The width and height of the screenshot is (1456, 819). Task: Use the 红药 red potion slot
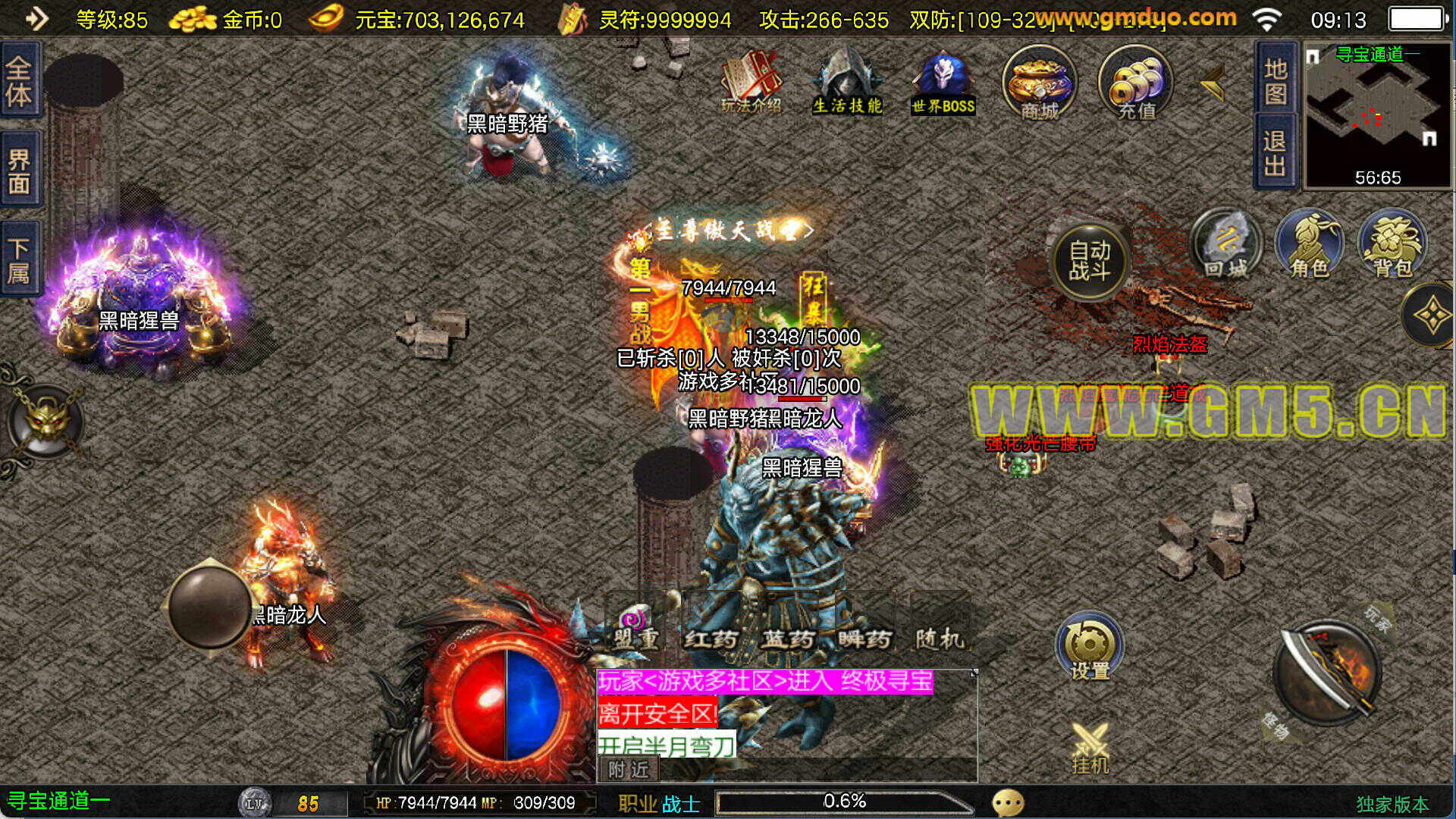pos(711,629)
